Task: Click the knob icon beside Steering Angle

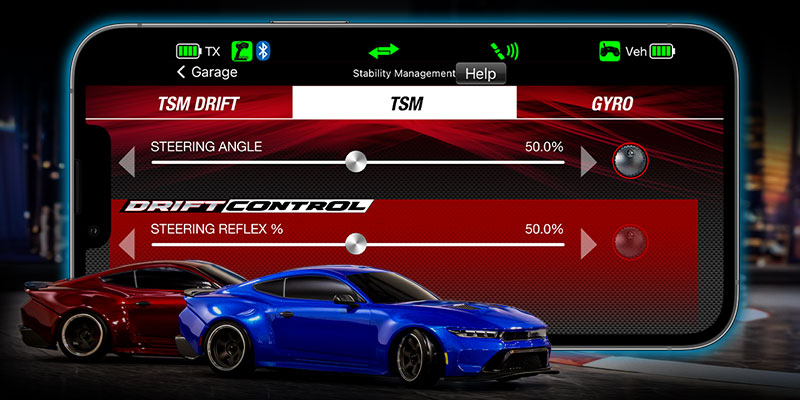Action: [629, 160]
